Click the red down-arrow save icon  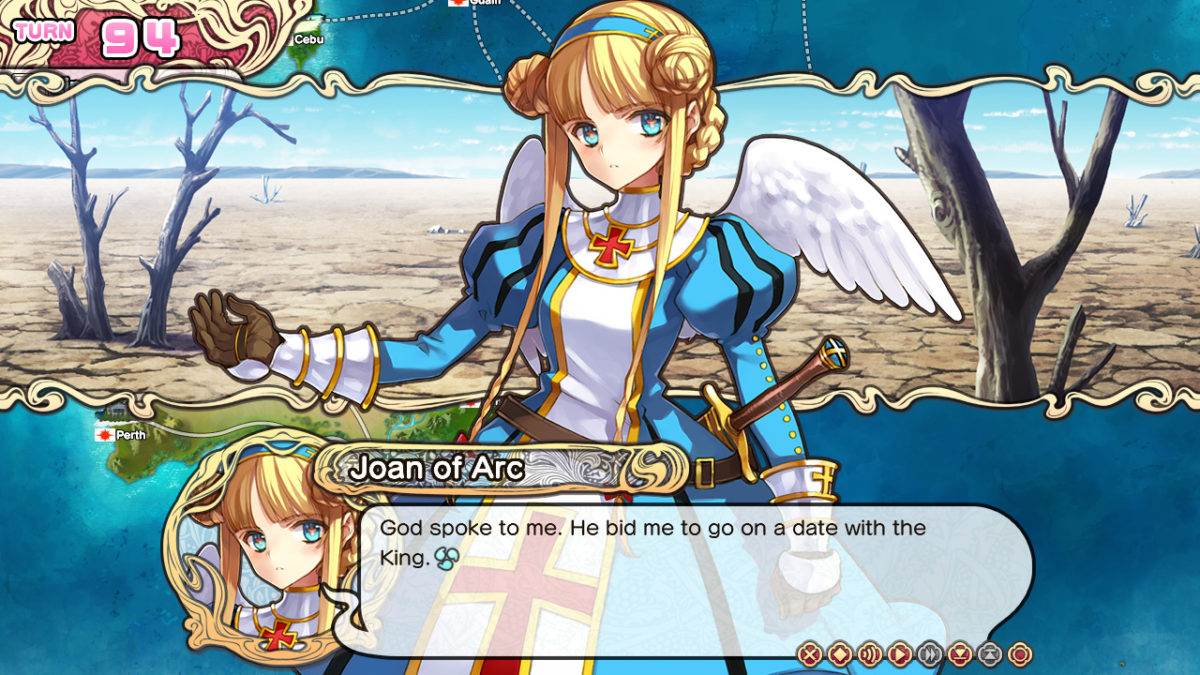pyautogui.click(x=960, y=655)
